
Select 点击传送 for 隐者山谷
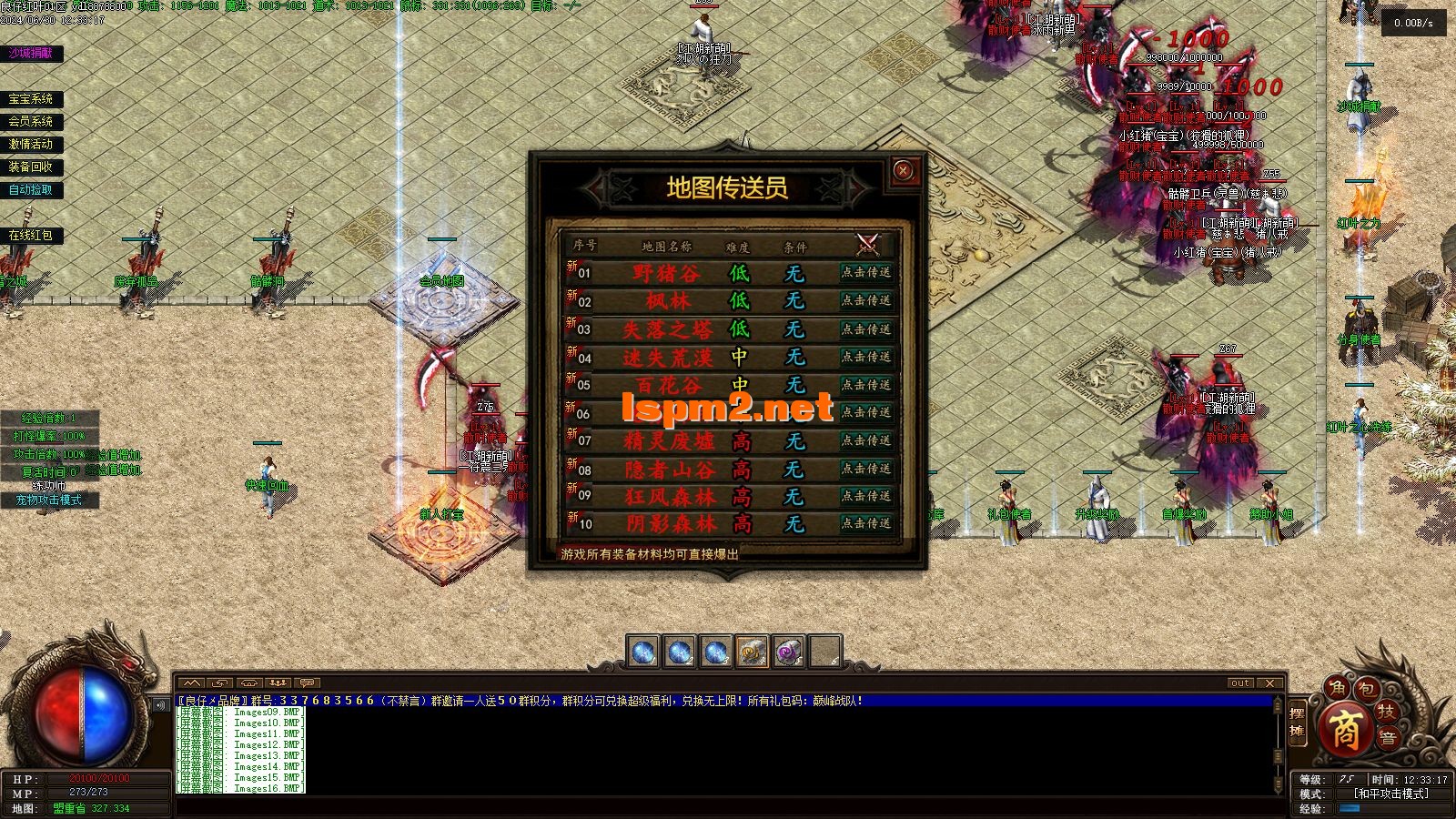(865, 469)
